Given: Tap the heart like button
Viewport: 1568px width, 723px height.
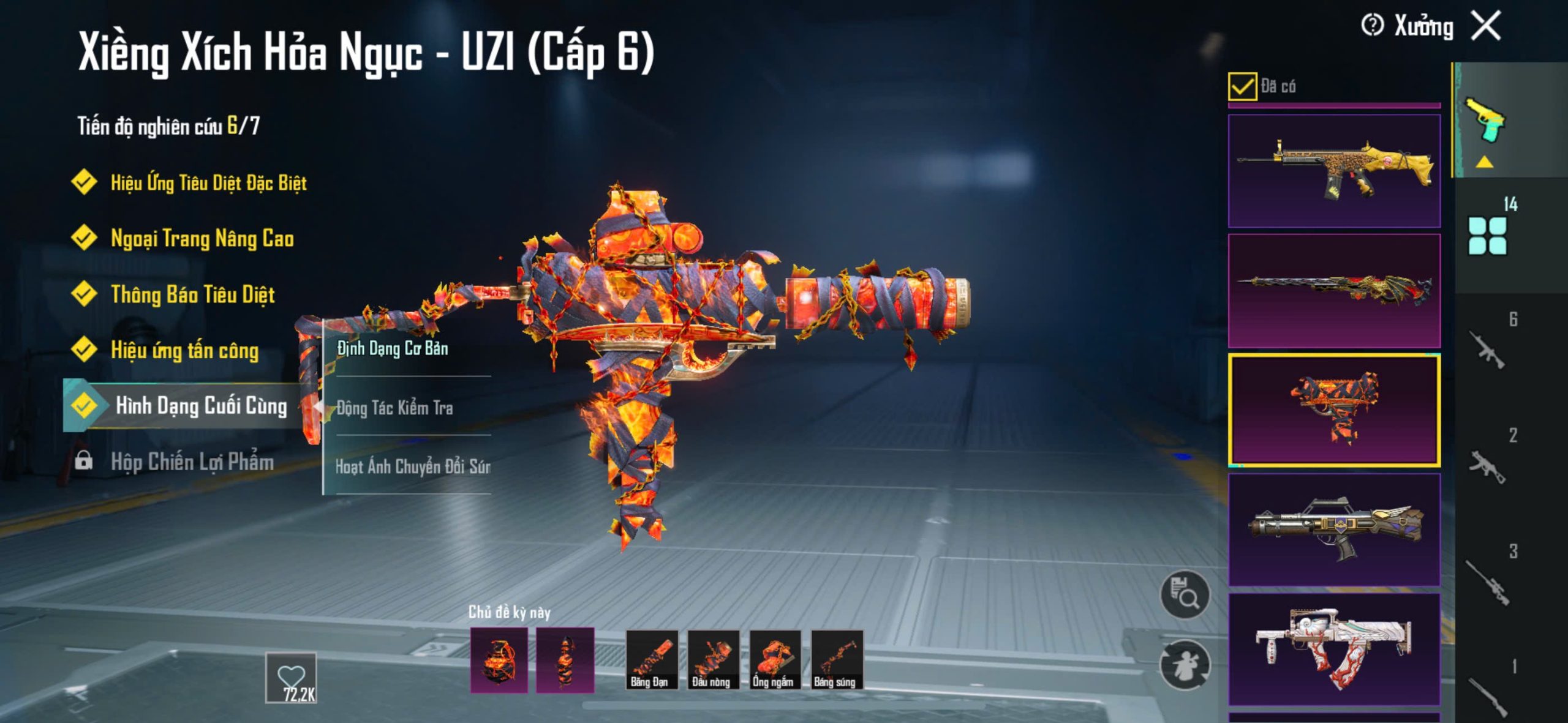Looking at the screenshot, I should (x=291, y=676).
